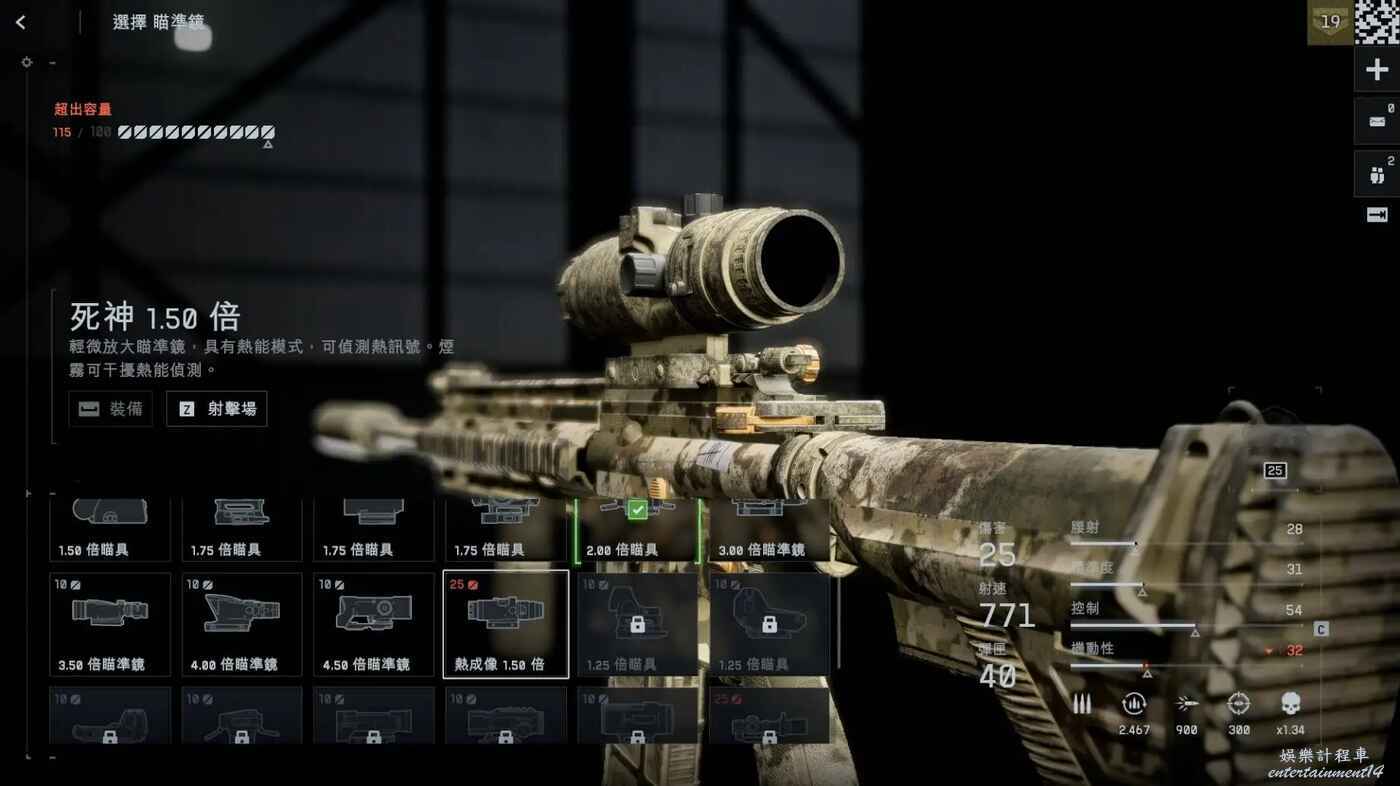Open the 射擊場 firing range
The width and height of the screenshot is (1400, 786).
pos(217,409)
